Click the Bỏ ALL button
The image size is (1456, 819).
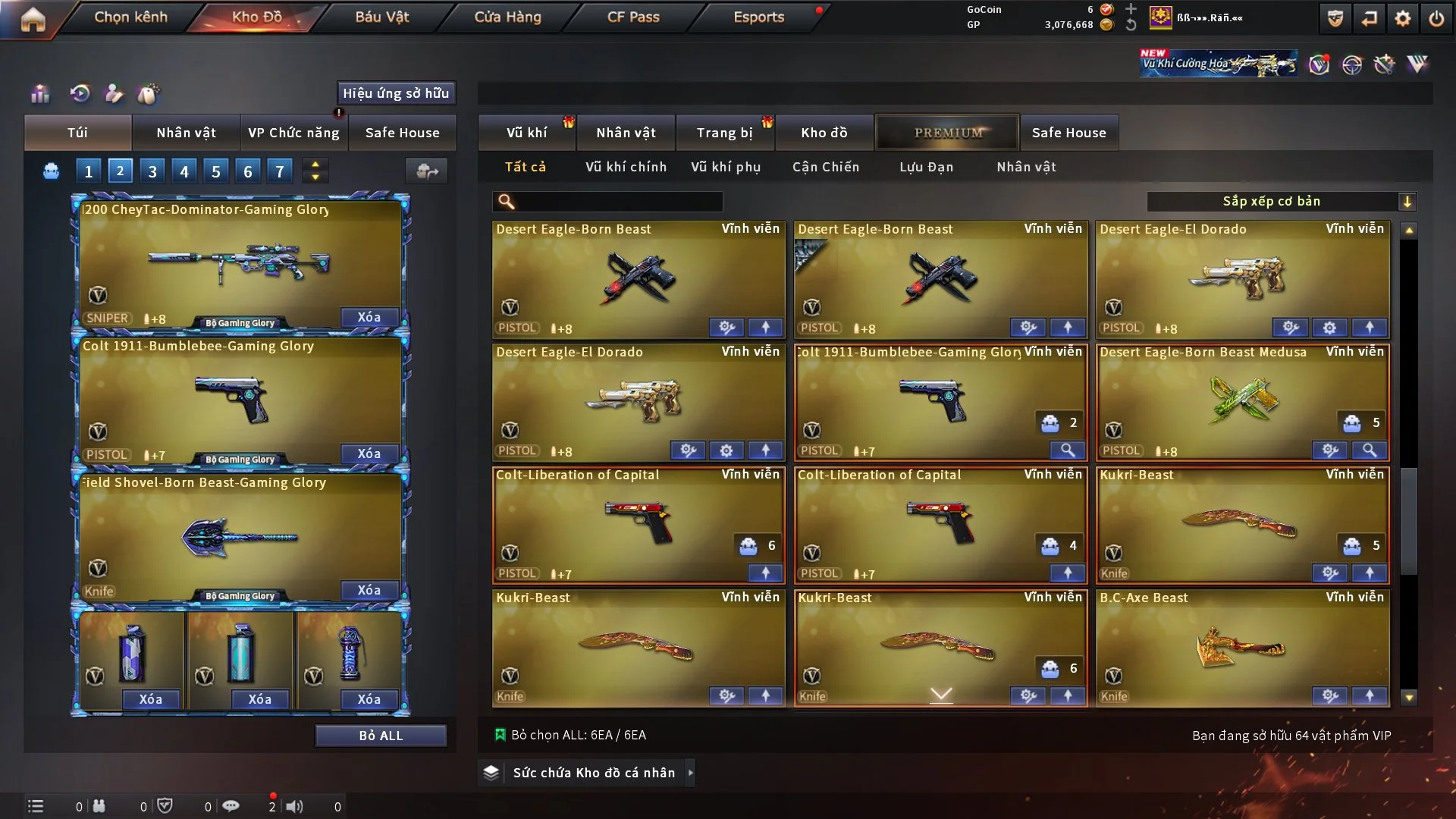click(381, 736)
